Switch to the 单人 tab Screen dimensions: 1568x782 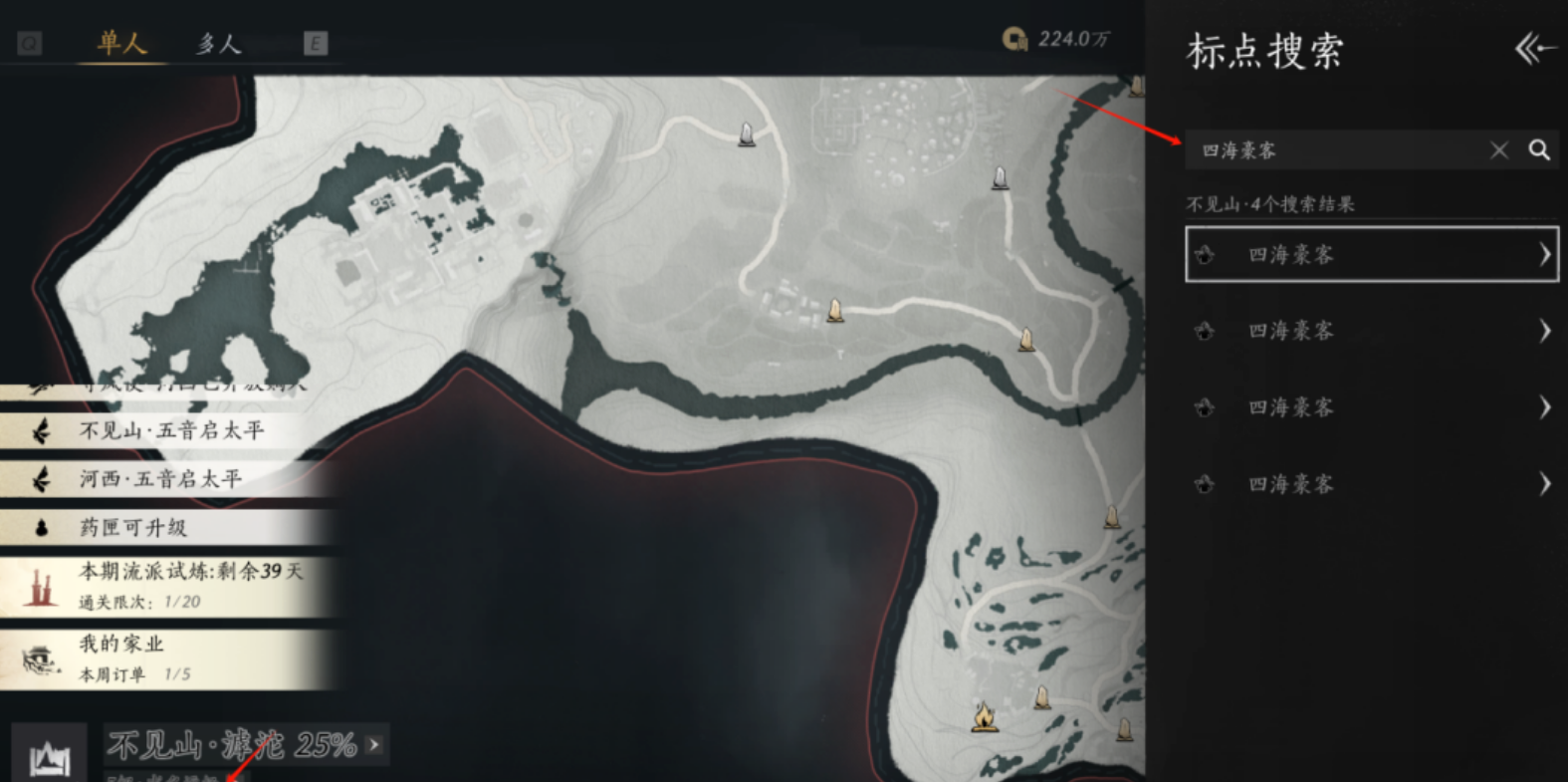click(x=121, y=44)
